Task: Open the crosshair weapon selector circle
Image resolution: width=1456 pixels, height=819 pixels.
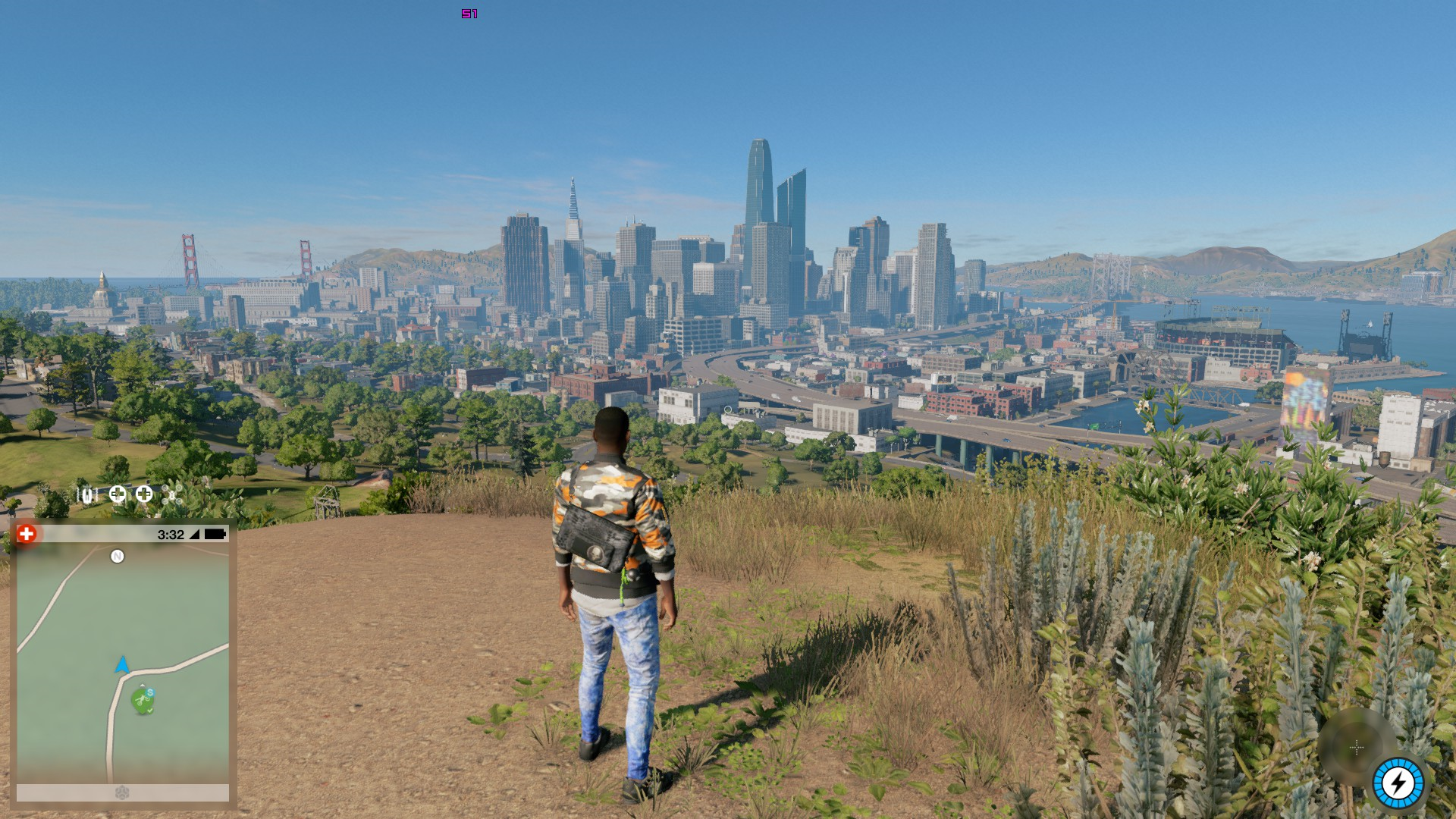Action: pyautogui.click(x=1357, y=748)
